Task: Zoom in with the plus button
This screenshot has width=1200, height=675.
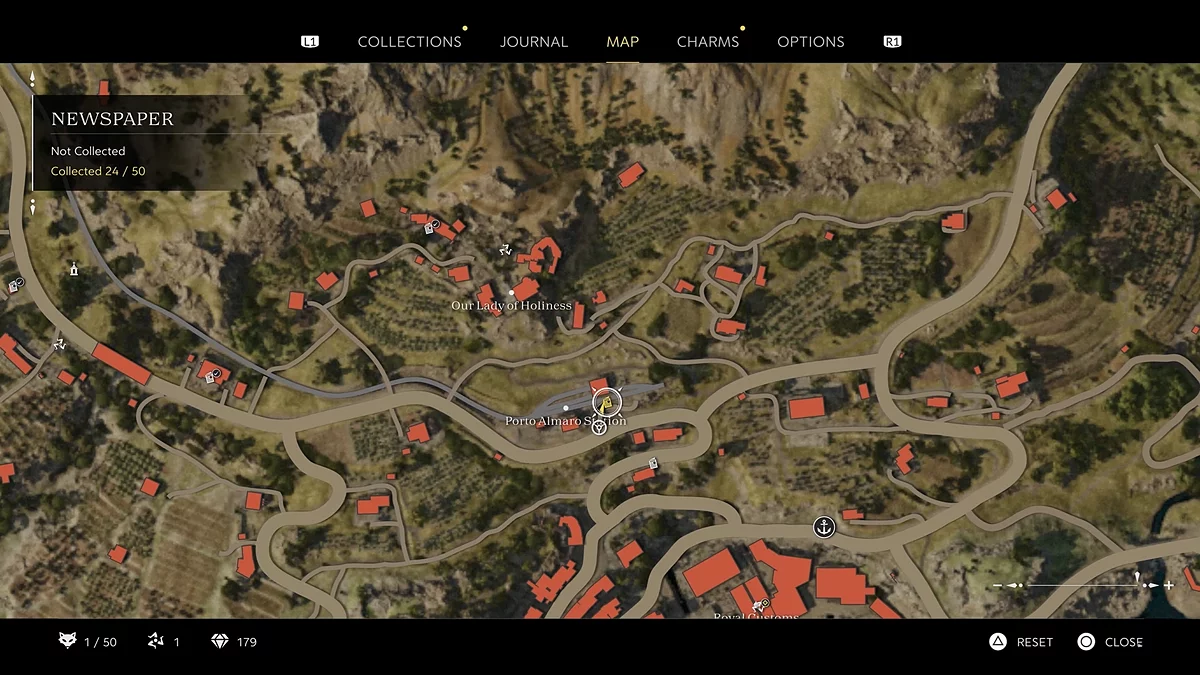Action: (x=1168, y=585)
